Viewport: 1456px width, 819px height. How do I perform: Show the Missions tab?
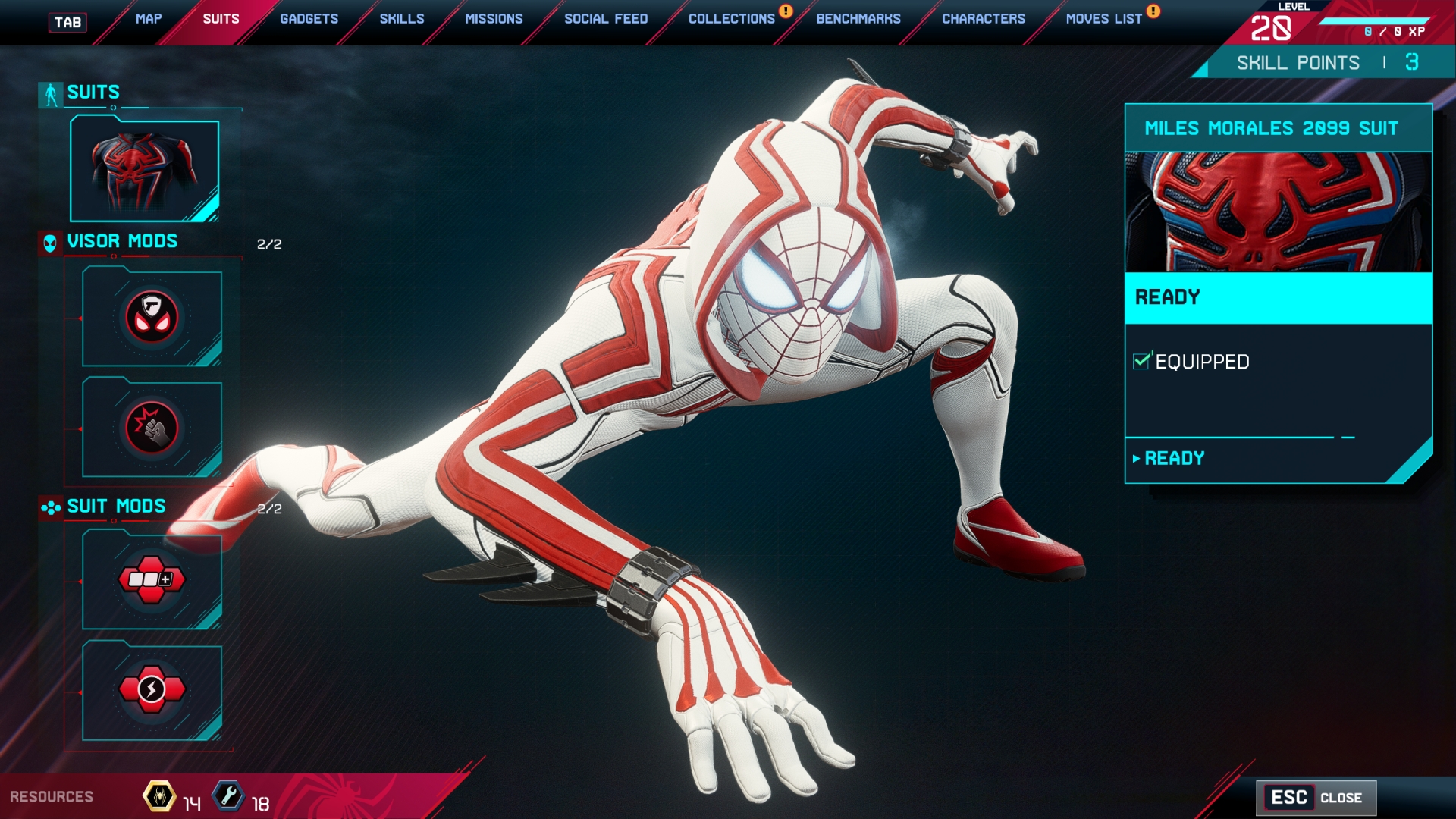tap(494, 19)
